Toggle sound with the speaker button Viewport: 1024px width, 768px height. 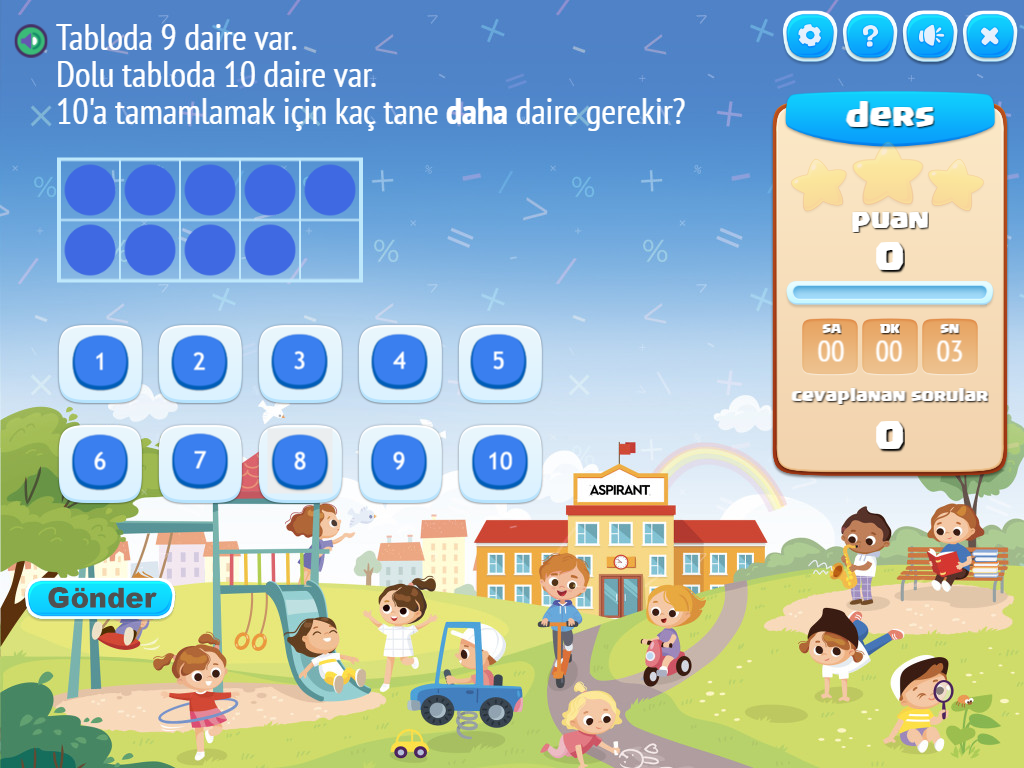930,37
